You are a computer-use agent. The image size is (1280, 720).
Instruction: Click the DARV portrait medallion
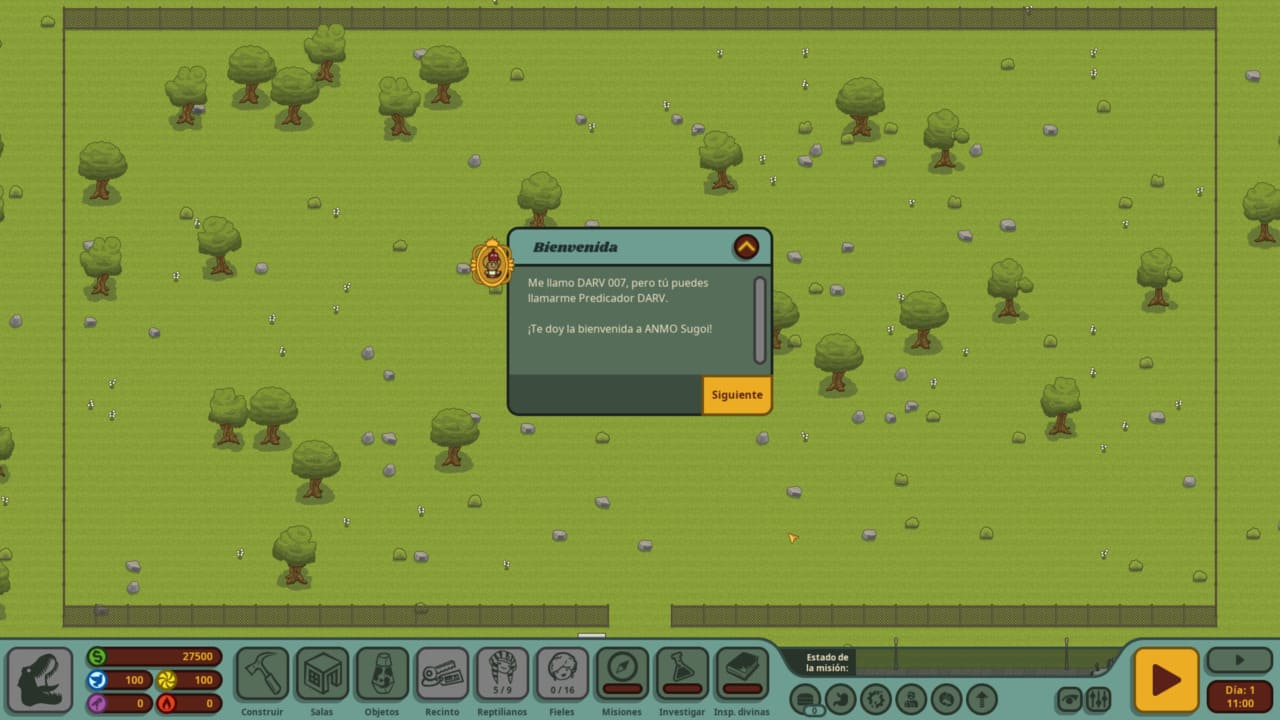(491, 262)
